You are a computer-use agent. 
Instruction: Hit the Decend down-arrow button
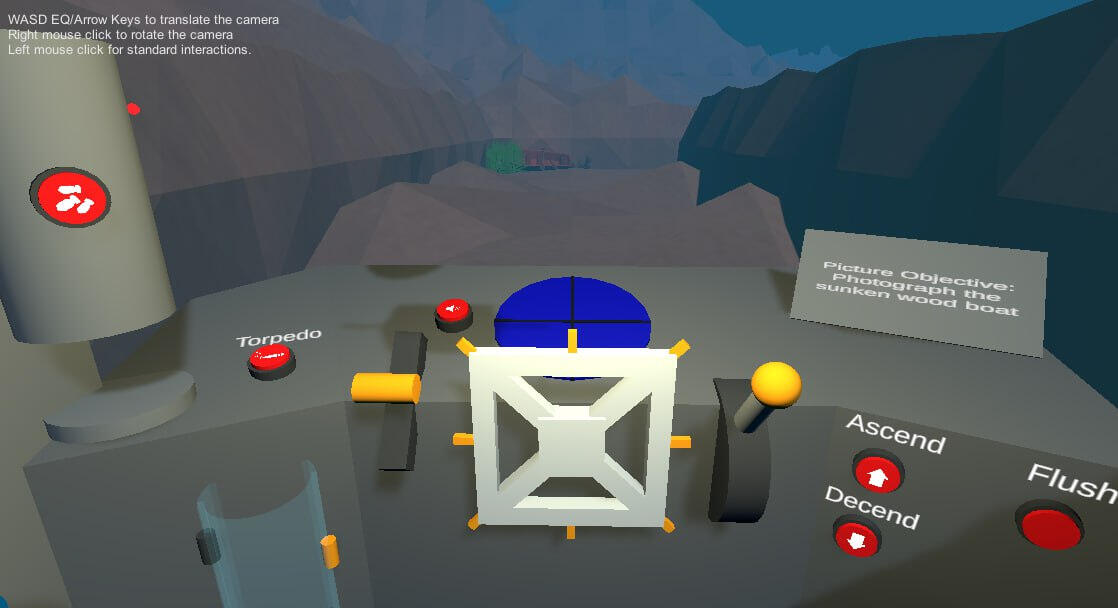(856, 538)
